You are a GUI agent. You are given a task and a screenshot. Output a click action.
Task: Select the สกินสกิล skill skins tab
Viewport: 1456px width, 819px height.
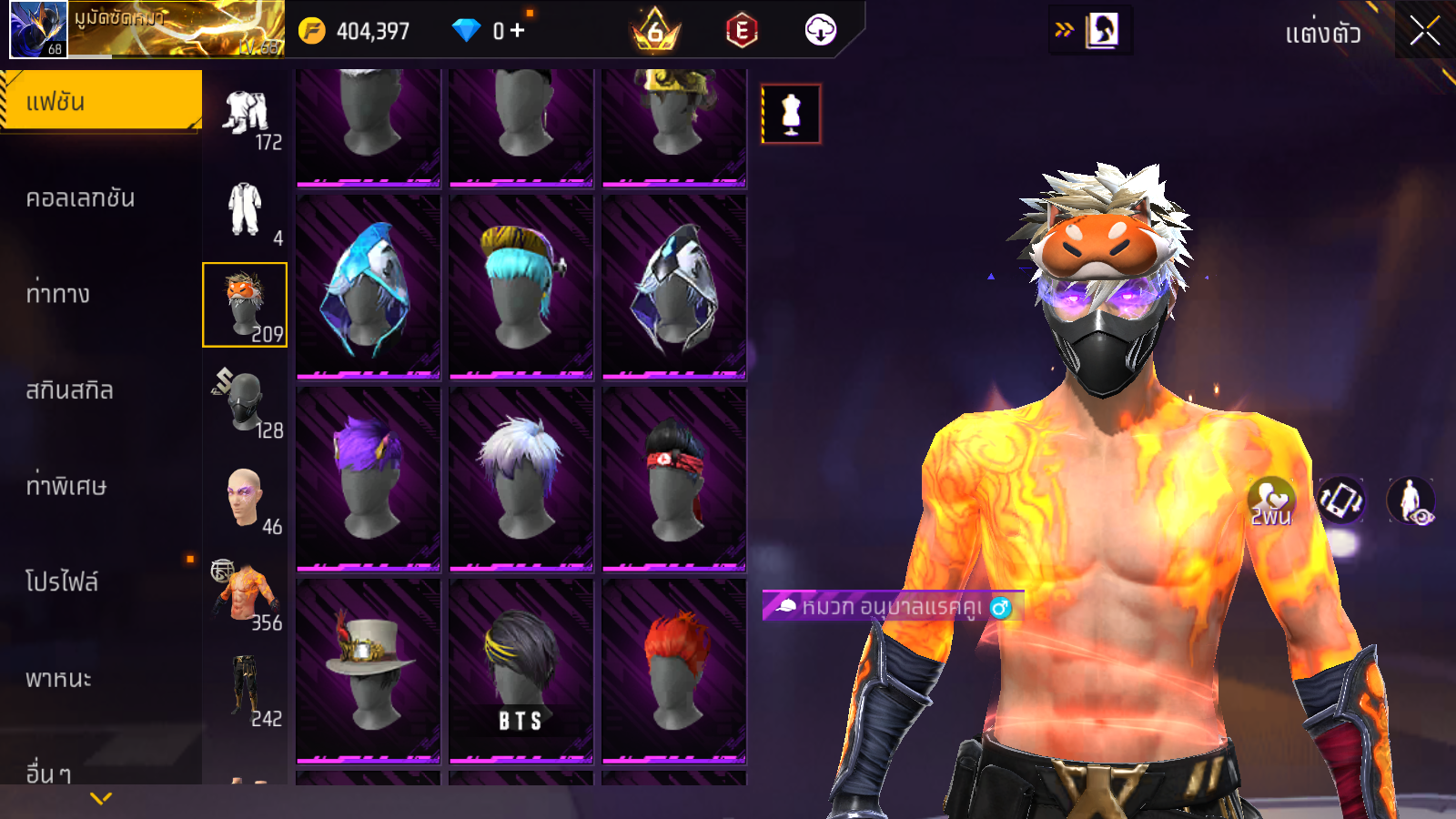pos(70,390)
